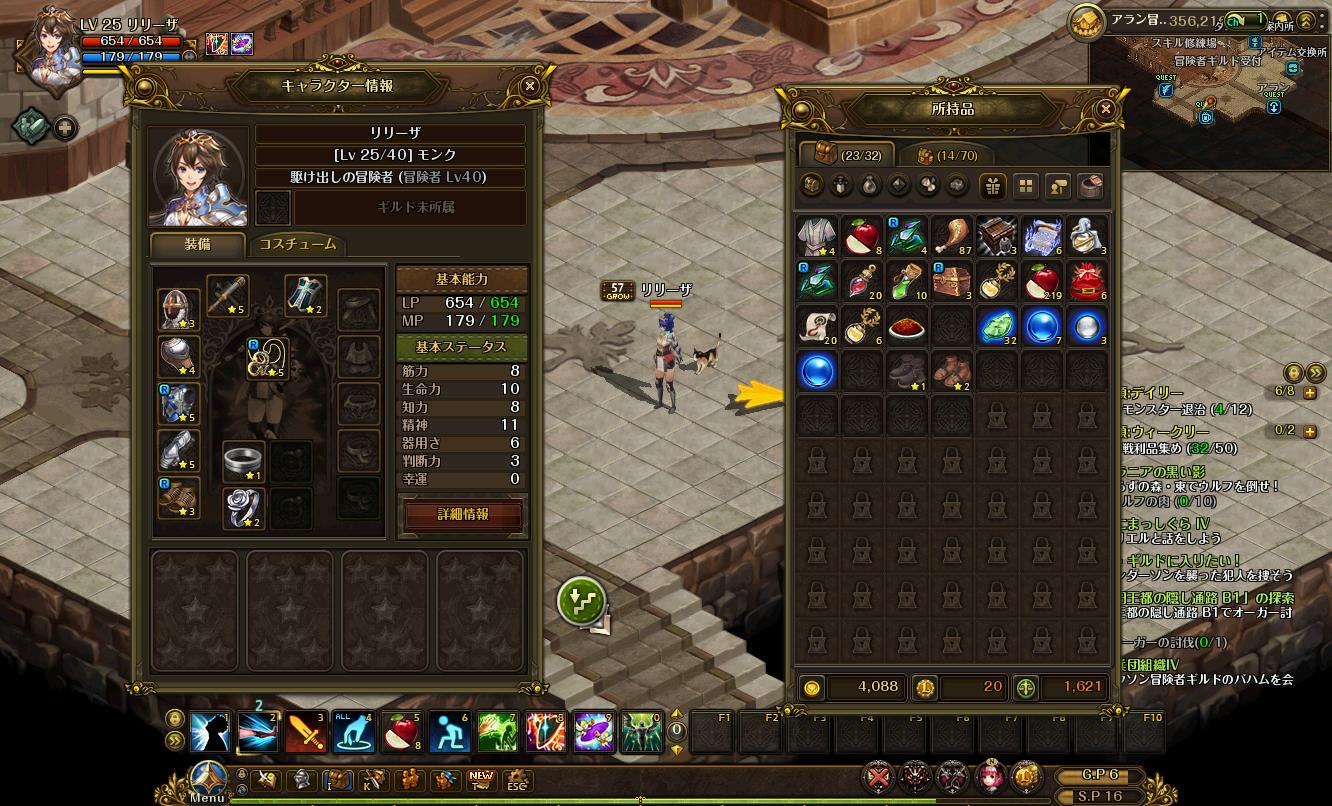Select the green crystal stack of 32
Viewport: 1332px width, 806px height.
[997, 326]
